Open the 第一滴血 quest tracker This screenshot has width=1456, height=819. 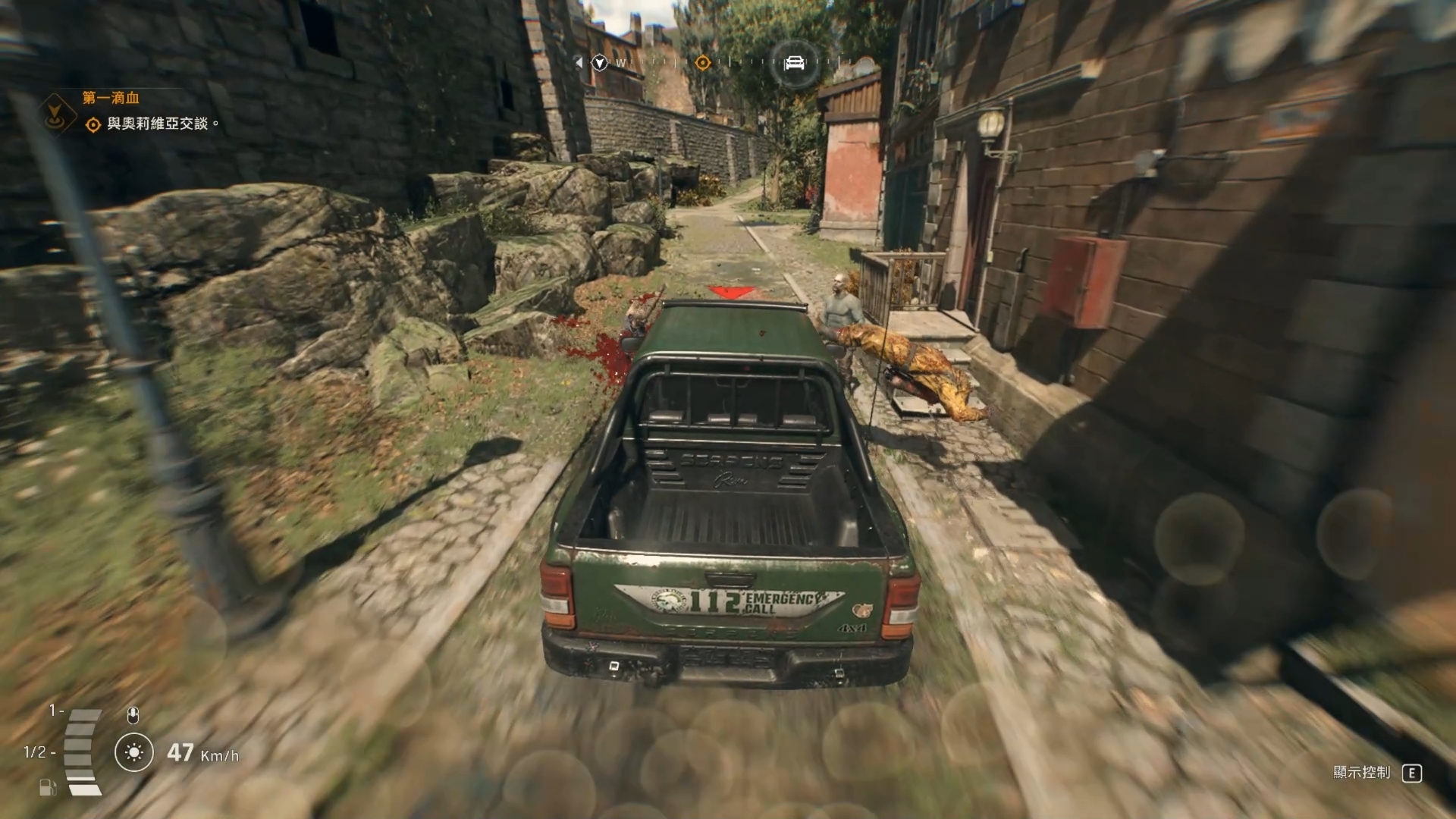click(111, 98)
